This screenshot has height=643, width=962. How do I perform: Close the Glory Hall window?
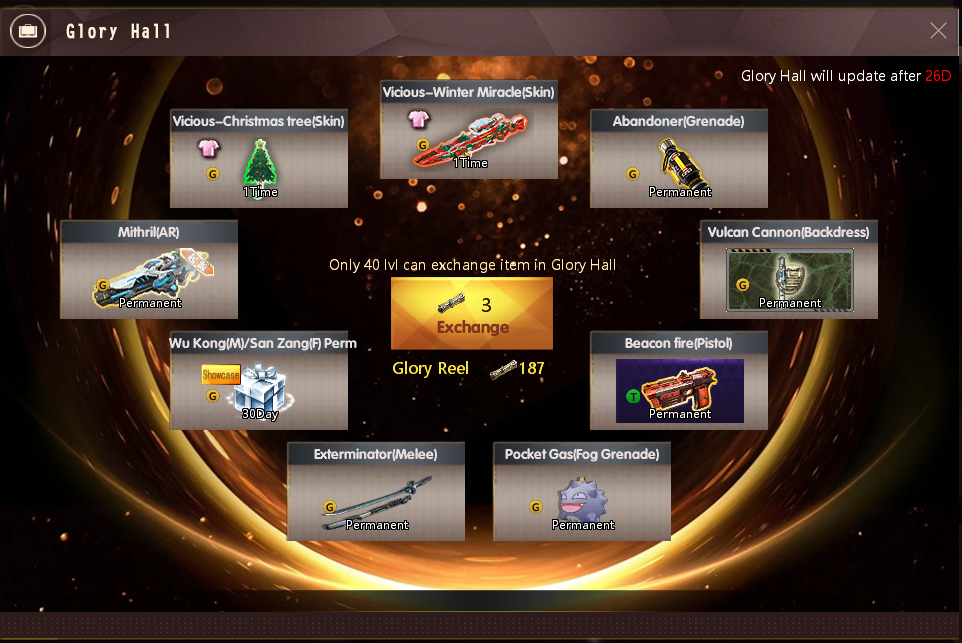pos(938,31)
